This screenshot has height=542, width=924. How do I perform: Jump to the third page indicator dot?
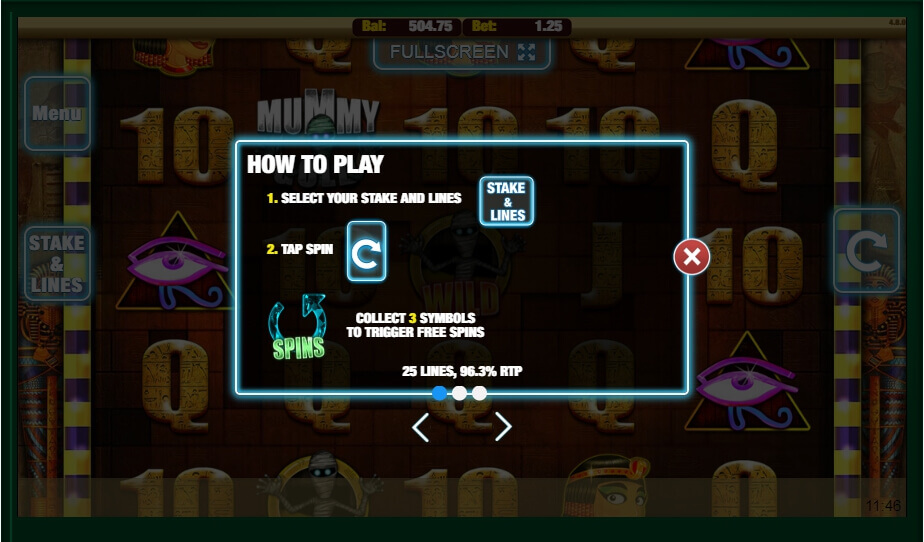pos(479,393)
